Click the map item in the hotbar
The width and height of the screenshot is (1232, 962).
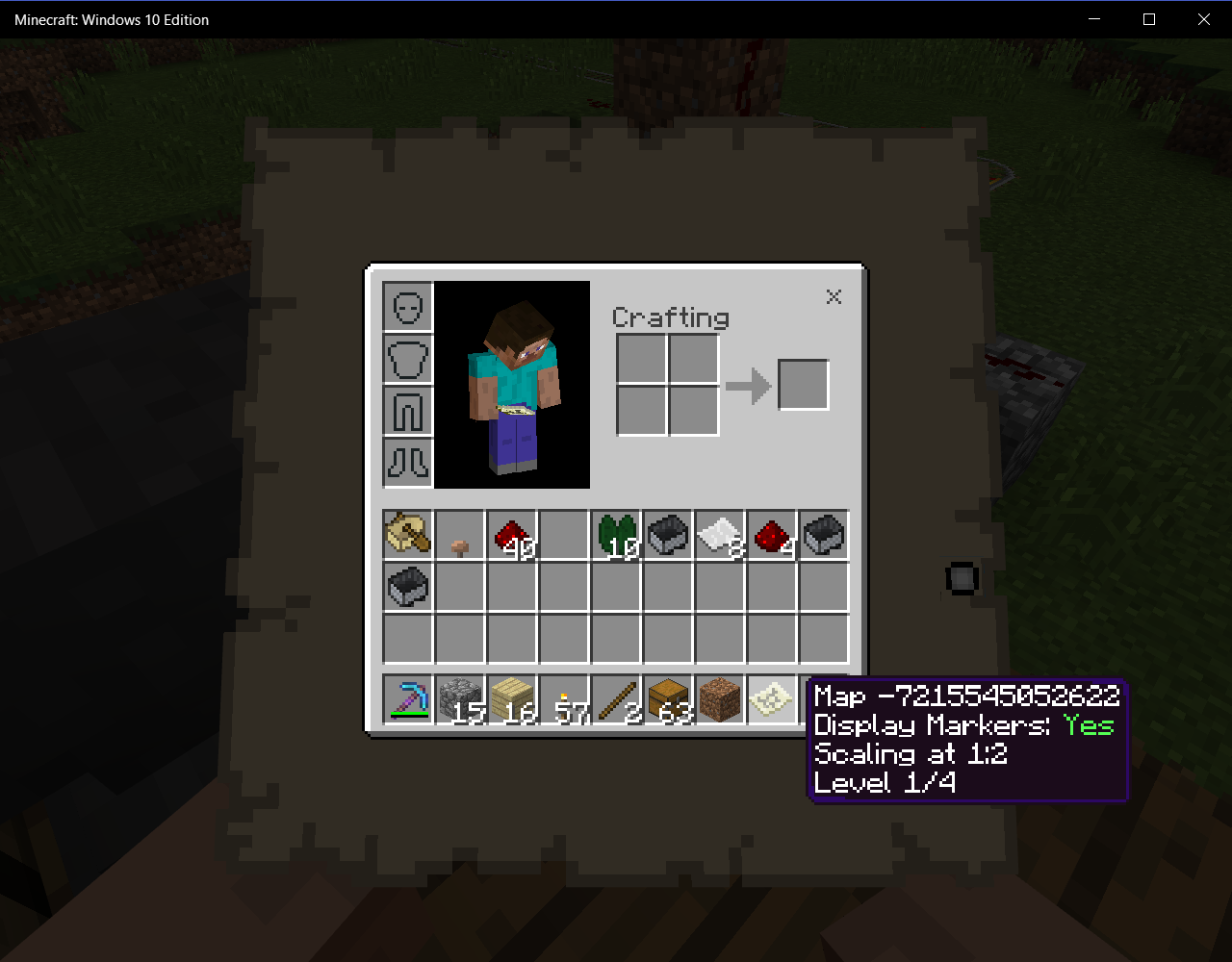[772, 698]
